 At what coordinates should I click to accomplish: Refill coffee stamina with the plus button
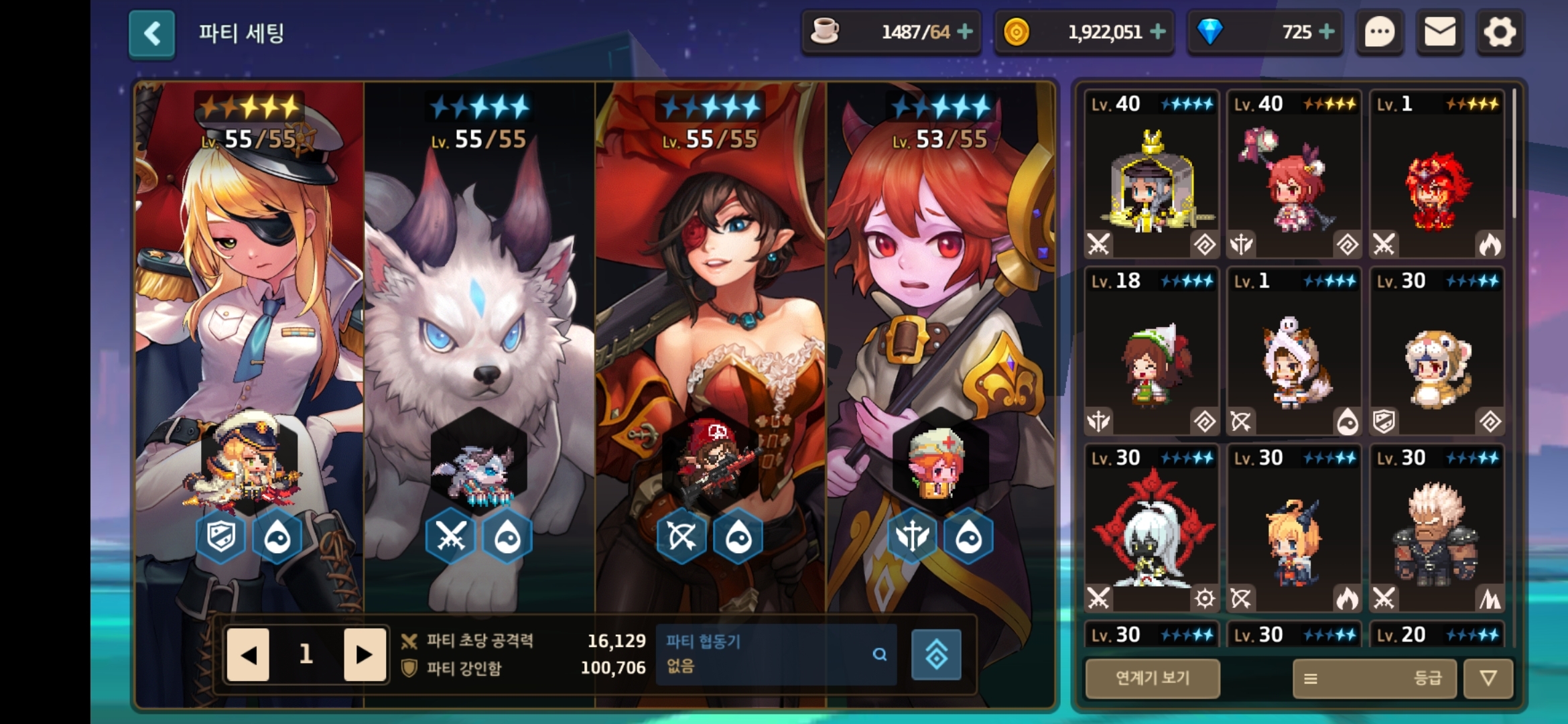click(x=965, y=32)
